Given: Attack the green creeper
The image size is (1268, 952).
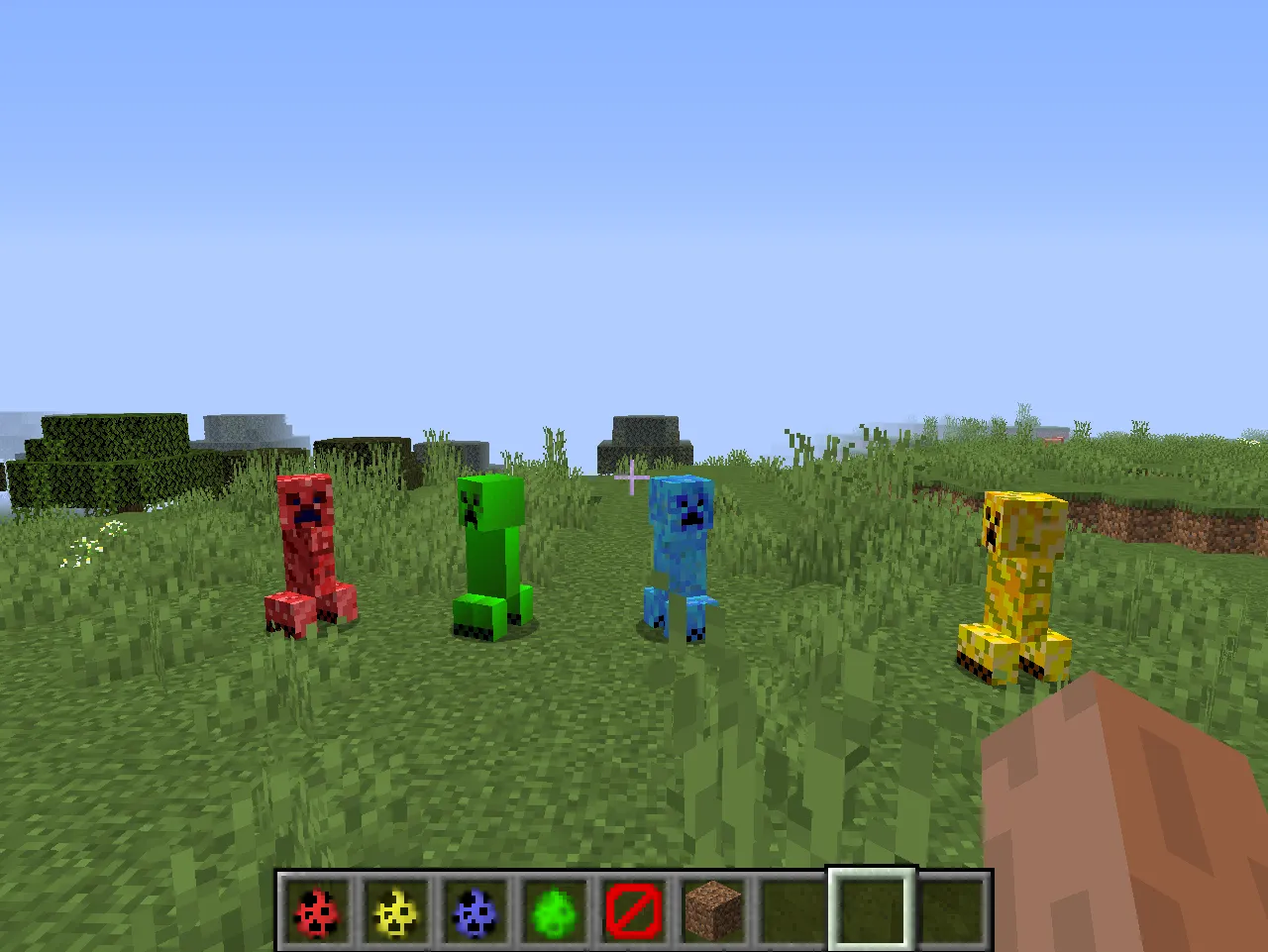Looking at the screenshot, I should (490, 555).
